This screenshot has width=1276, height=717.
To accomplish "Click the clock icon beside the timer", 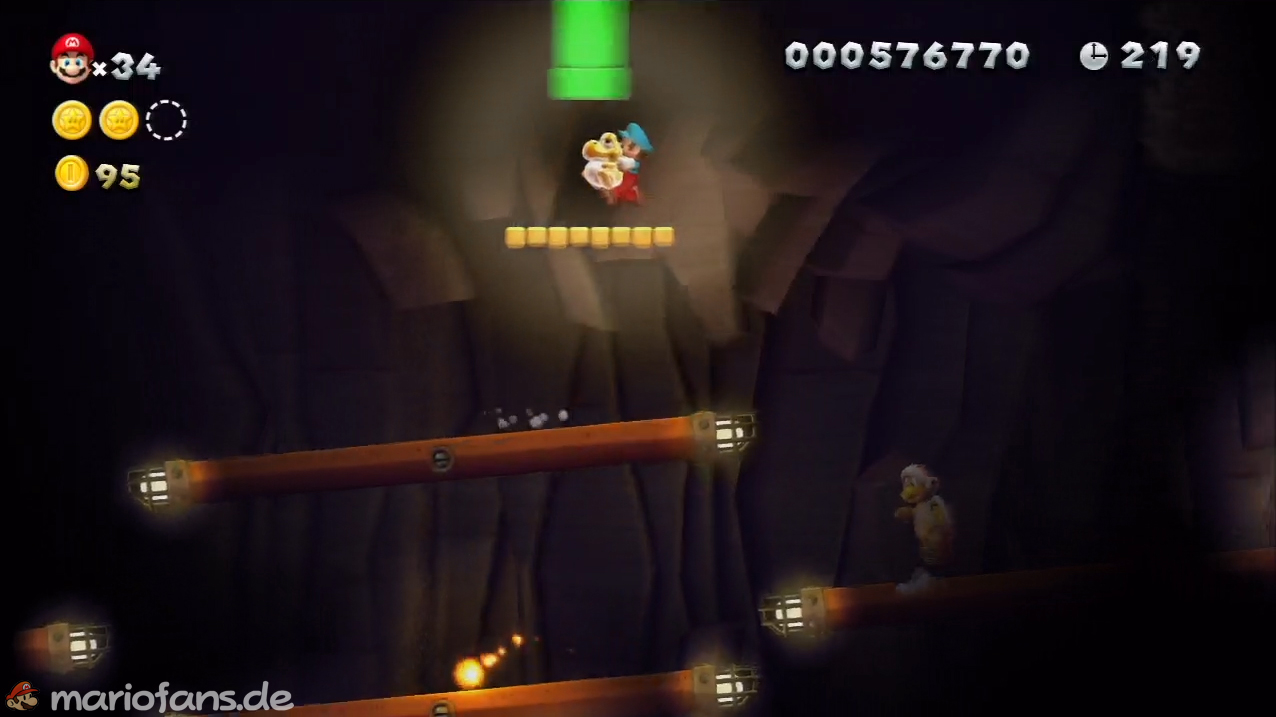I will [x=1093, y=56].
